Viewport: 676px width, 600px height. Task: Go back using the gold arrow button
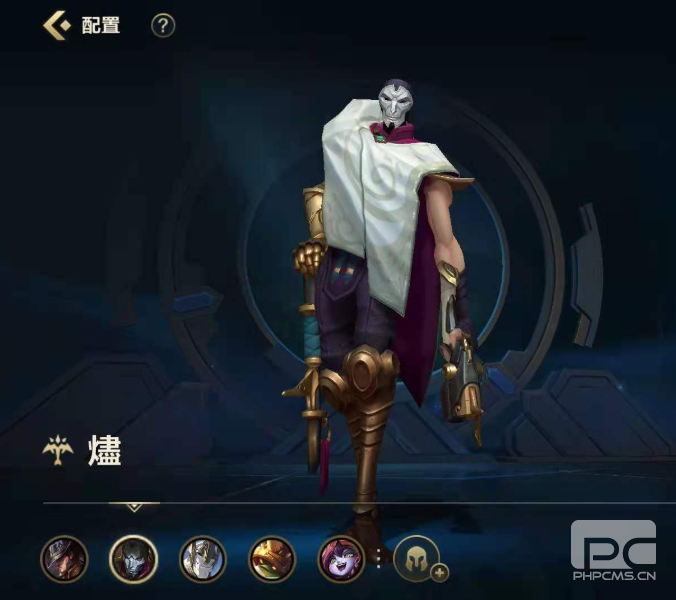pyautogui.click(x=55, y=25)
